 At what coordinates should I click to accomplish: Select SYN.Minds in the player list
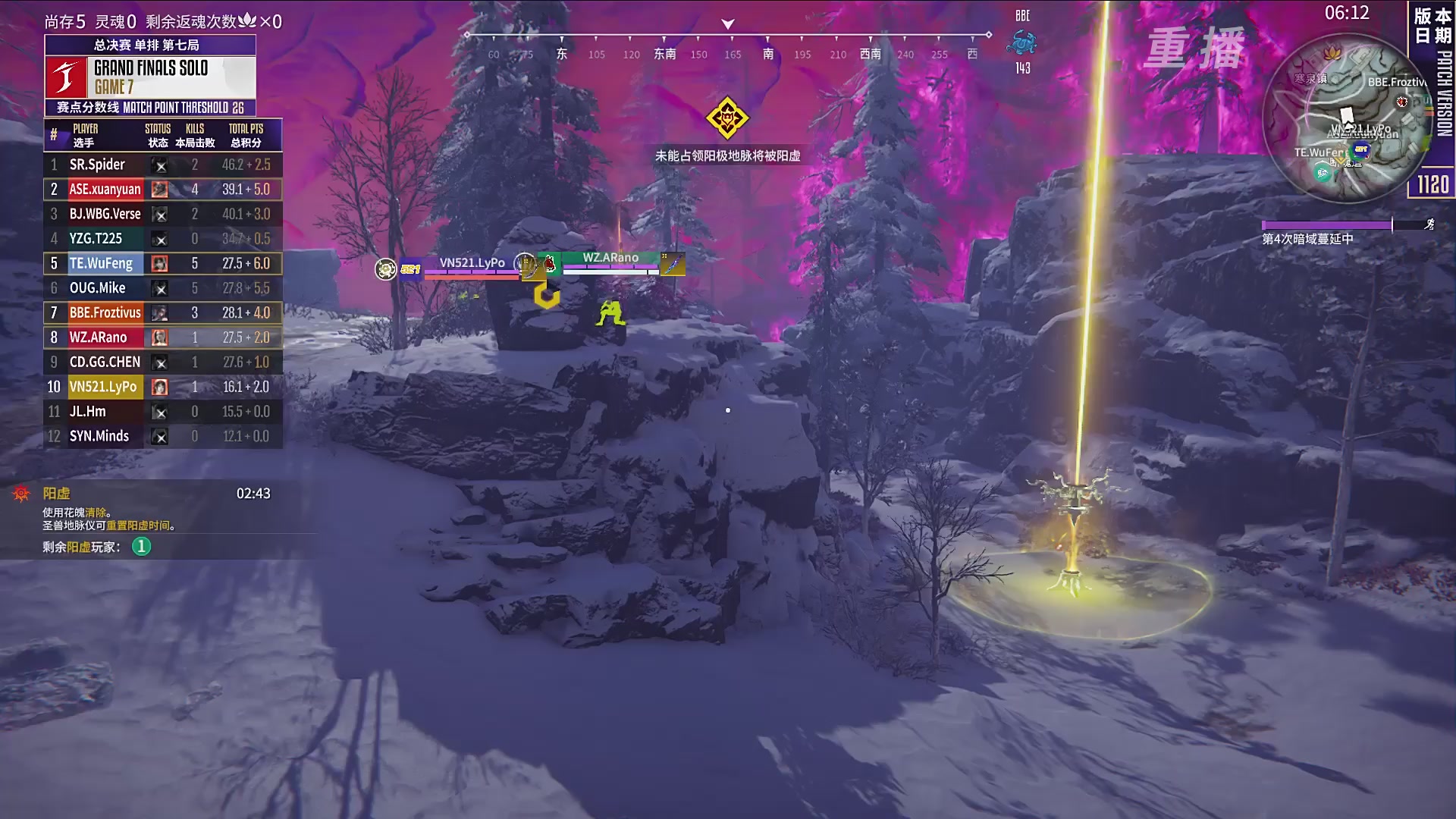(x=163, y=436)
